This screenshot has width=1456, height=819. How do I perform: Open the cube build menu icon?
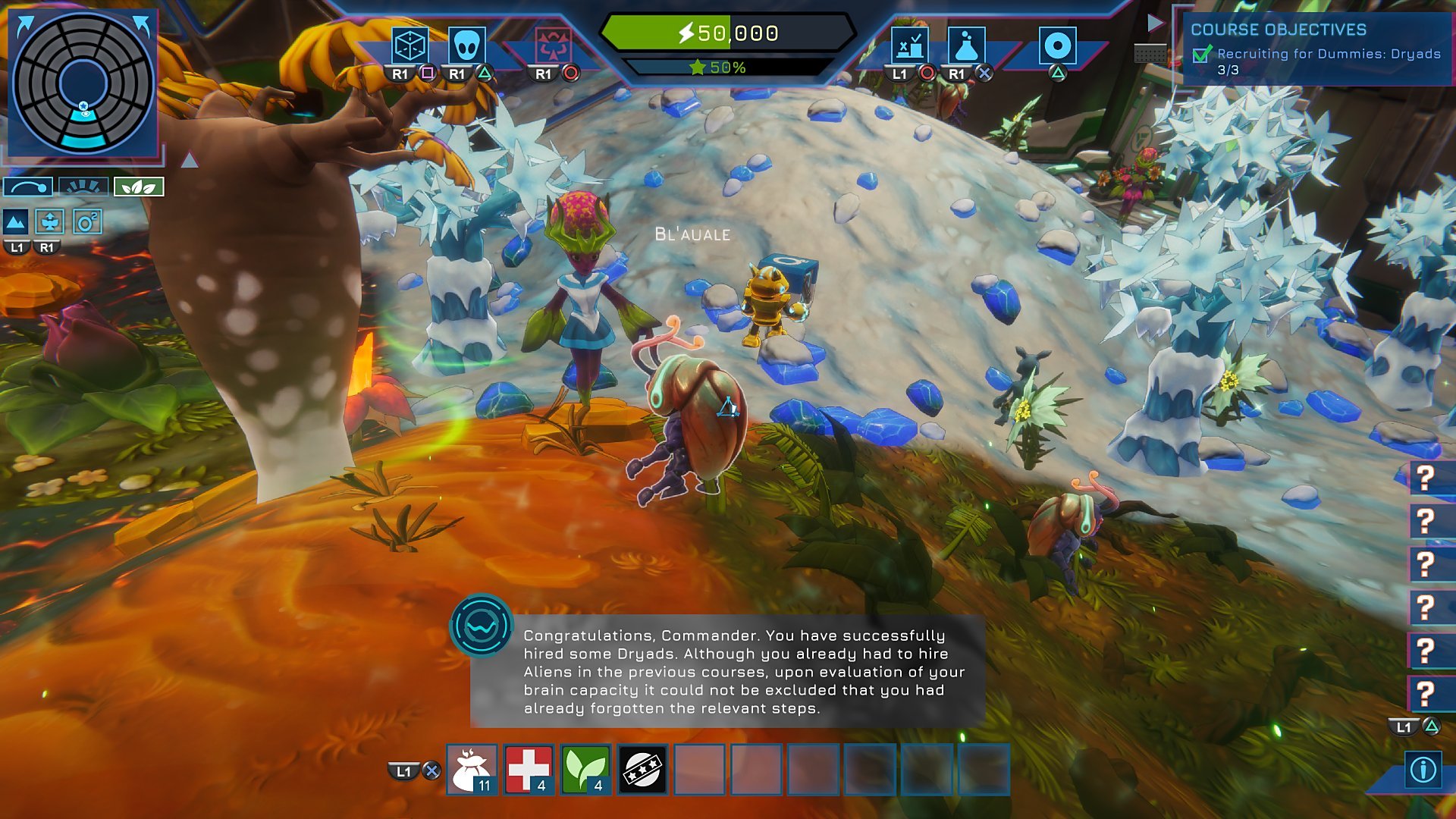point(409,46)
